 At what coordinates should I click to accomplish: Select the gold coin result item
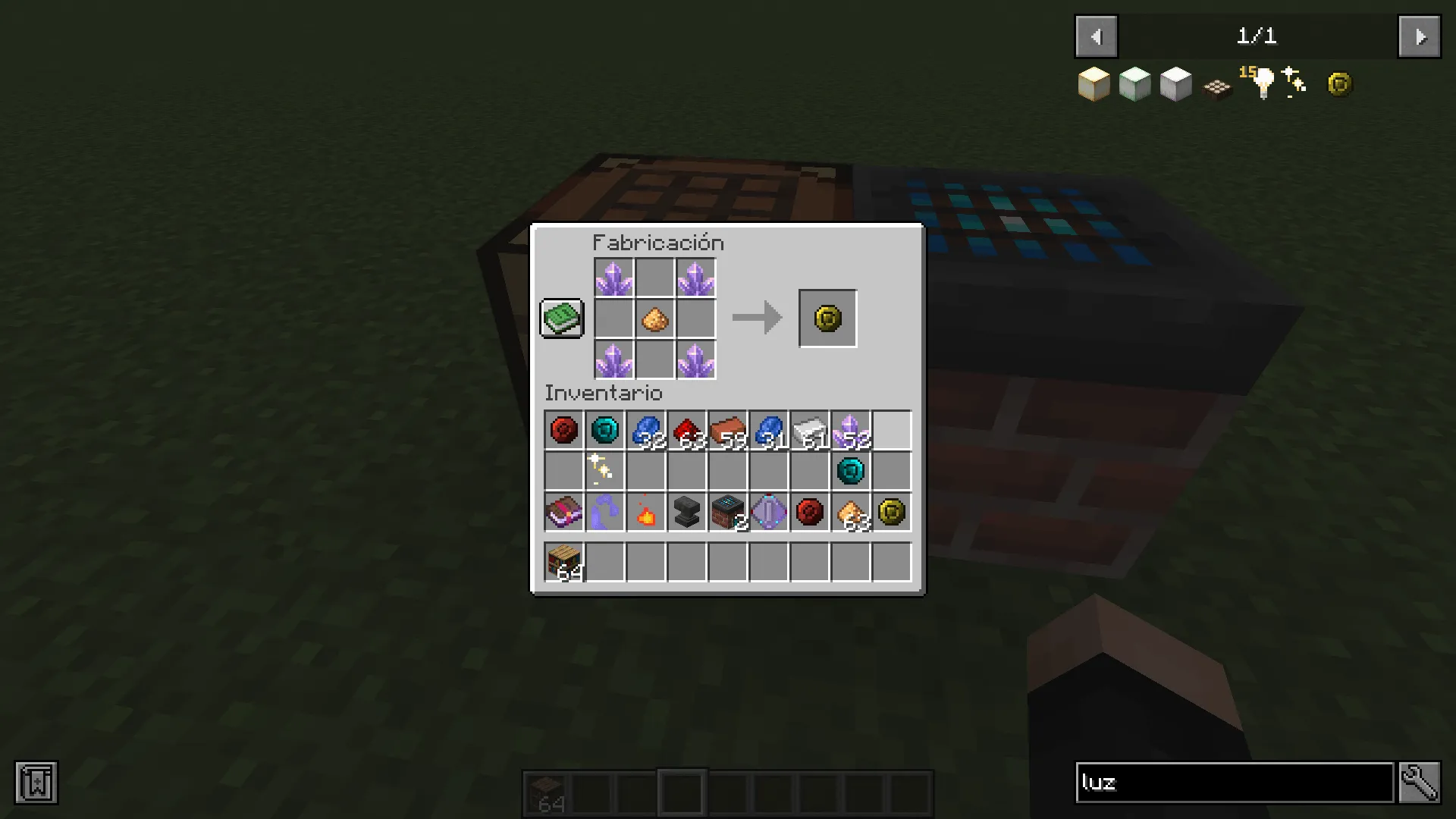pyautogui.click(x=827, y=318)
